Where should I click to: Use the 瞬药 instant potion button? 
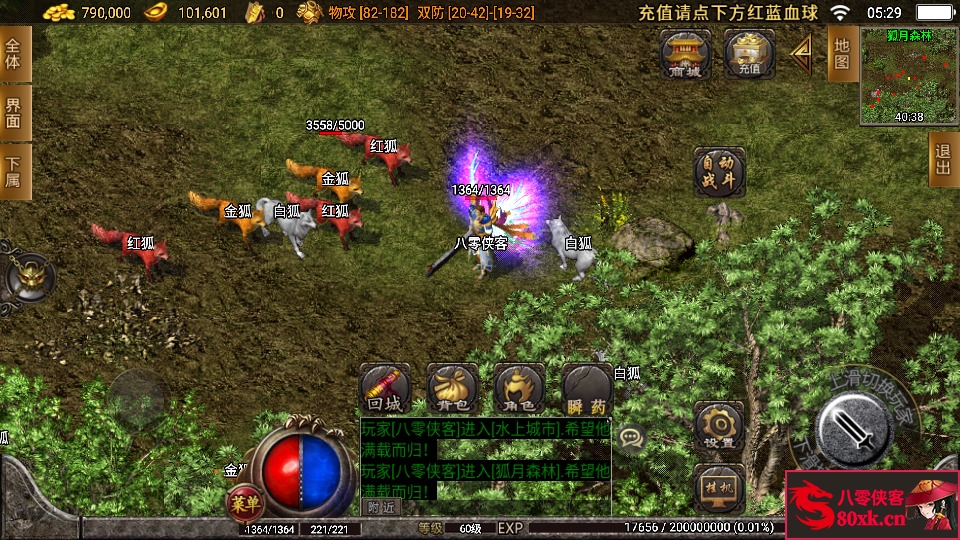(x=587, y=388)
